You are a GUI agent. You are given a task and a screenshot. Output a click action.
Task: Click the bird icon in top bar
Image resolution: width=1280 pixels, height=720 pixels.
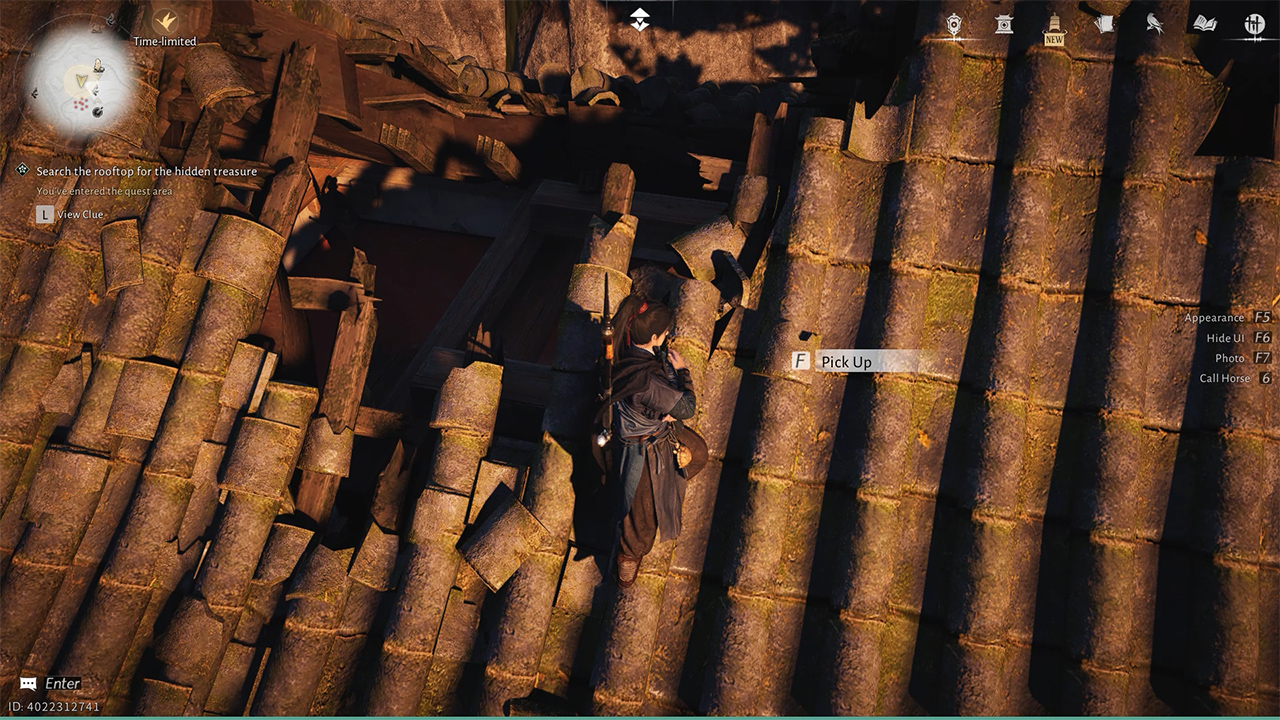(1155, 24)
